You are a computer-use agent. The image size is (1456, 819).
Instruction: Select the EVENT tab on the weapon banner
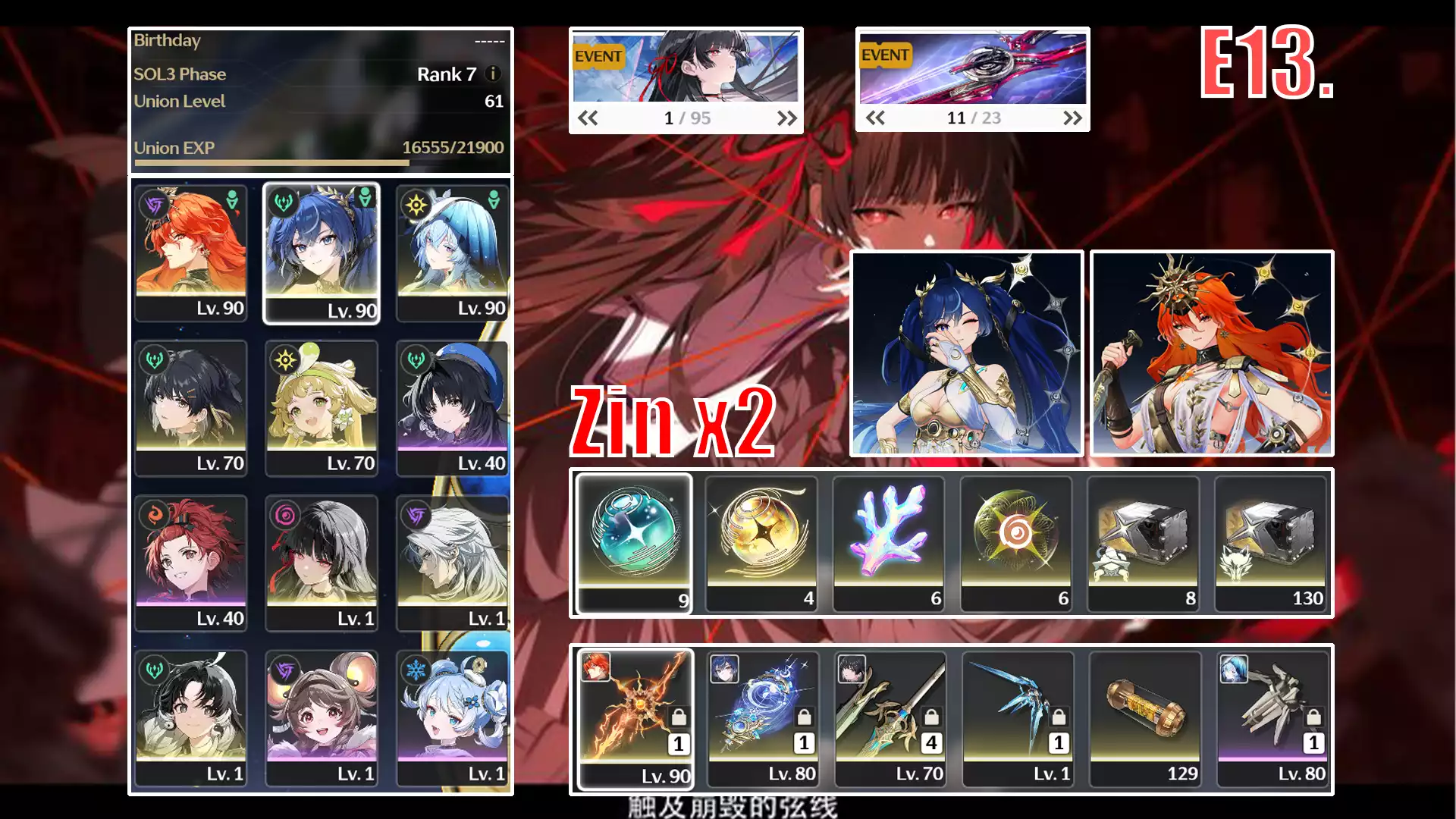tap(886, 55)
